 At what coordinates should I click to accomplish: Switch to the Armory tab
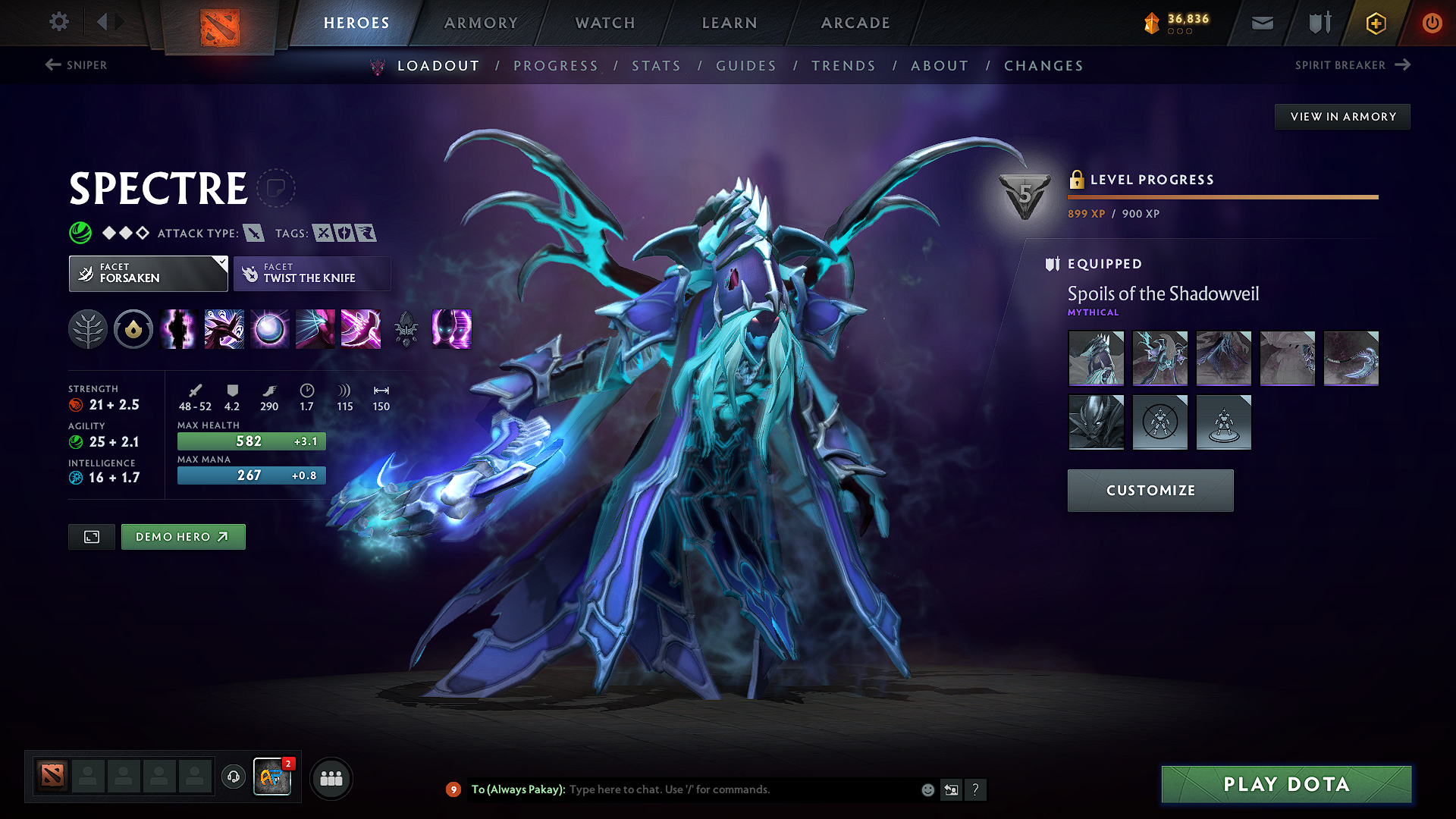481,23
